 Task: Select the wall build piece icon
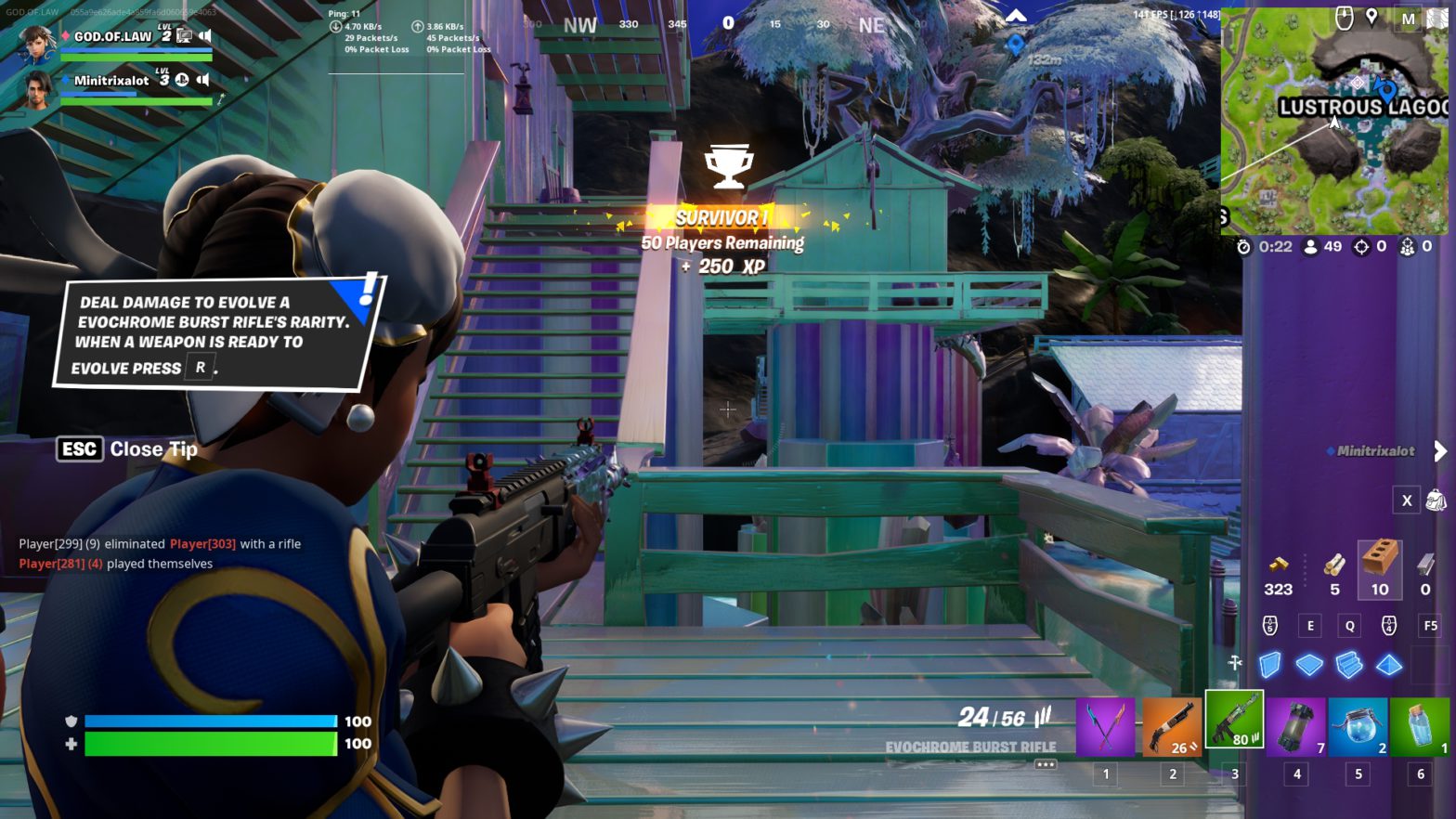pyautogui.click(x=1271, y=664)
